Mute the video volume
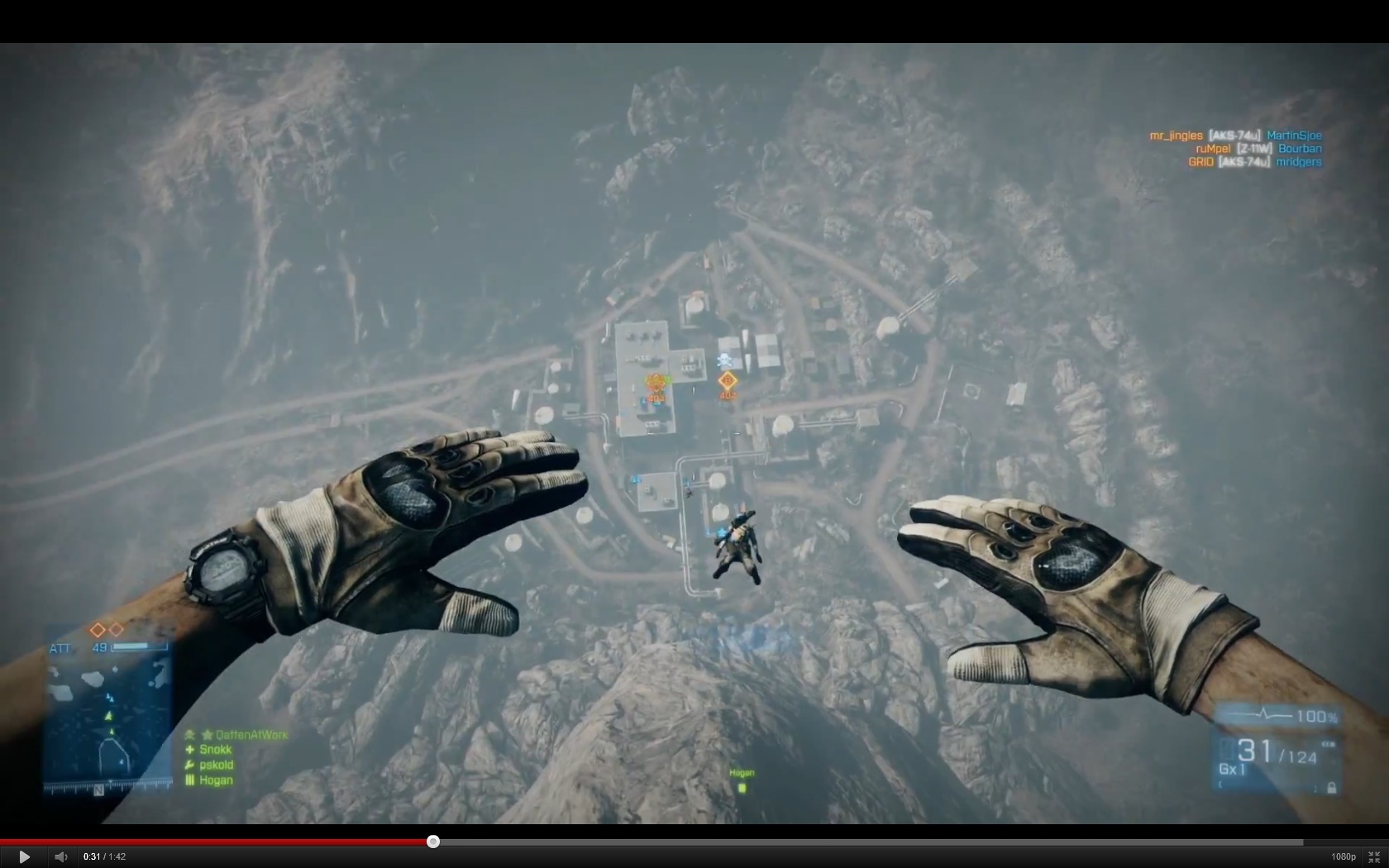1389x868 pixels. pos(61,856)
